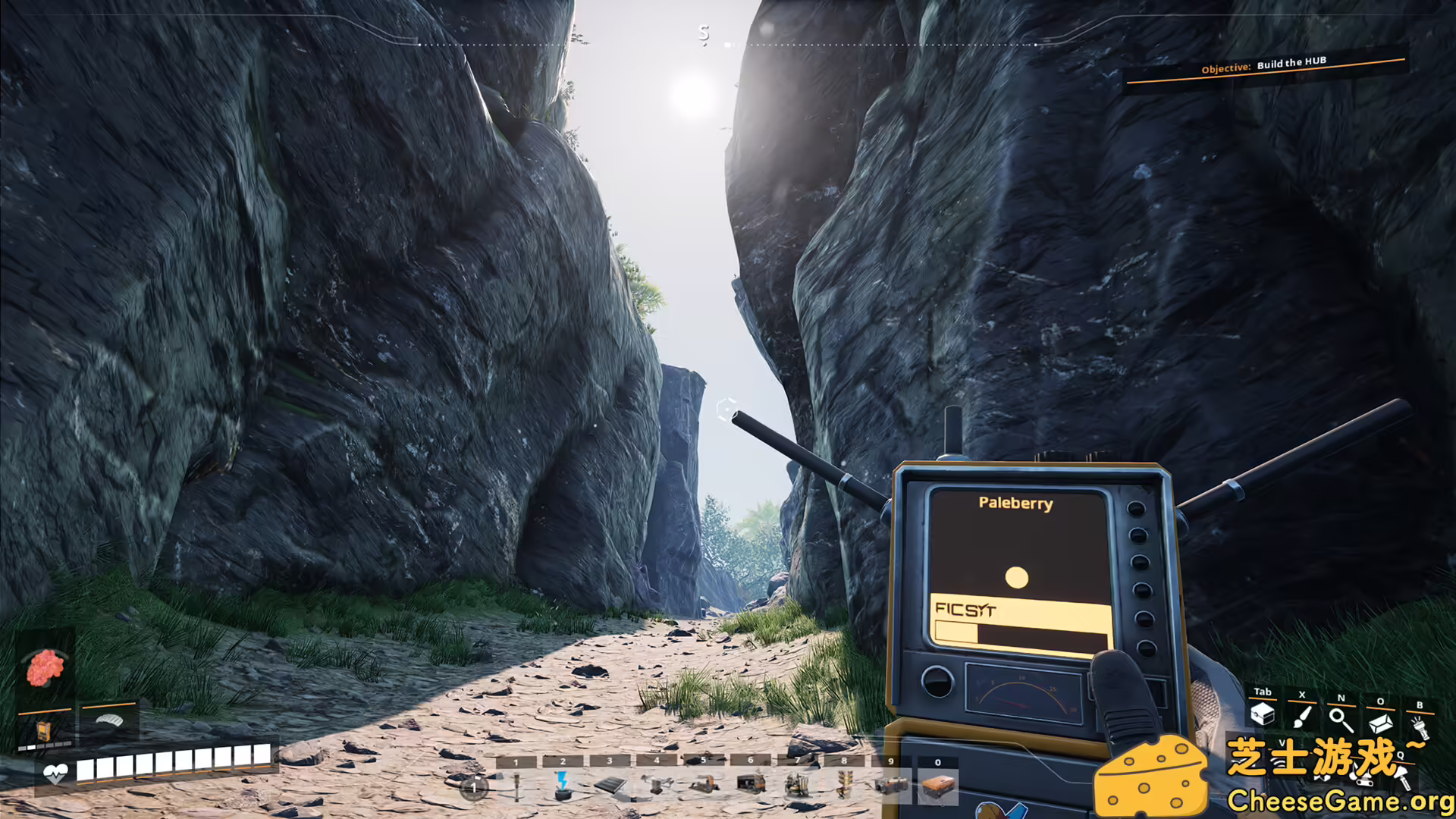Click the CheeseGame.org watermark link
Viewport: 1456px width, 819px height.
coord(1342,799)
